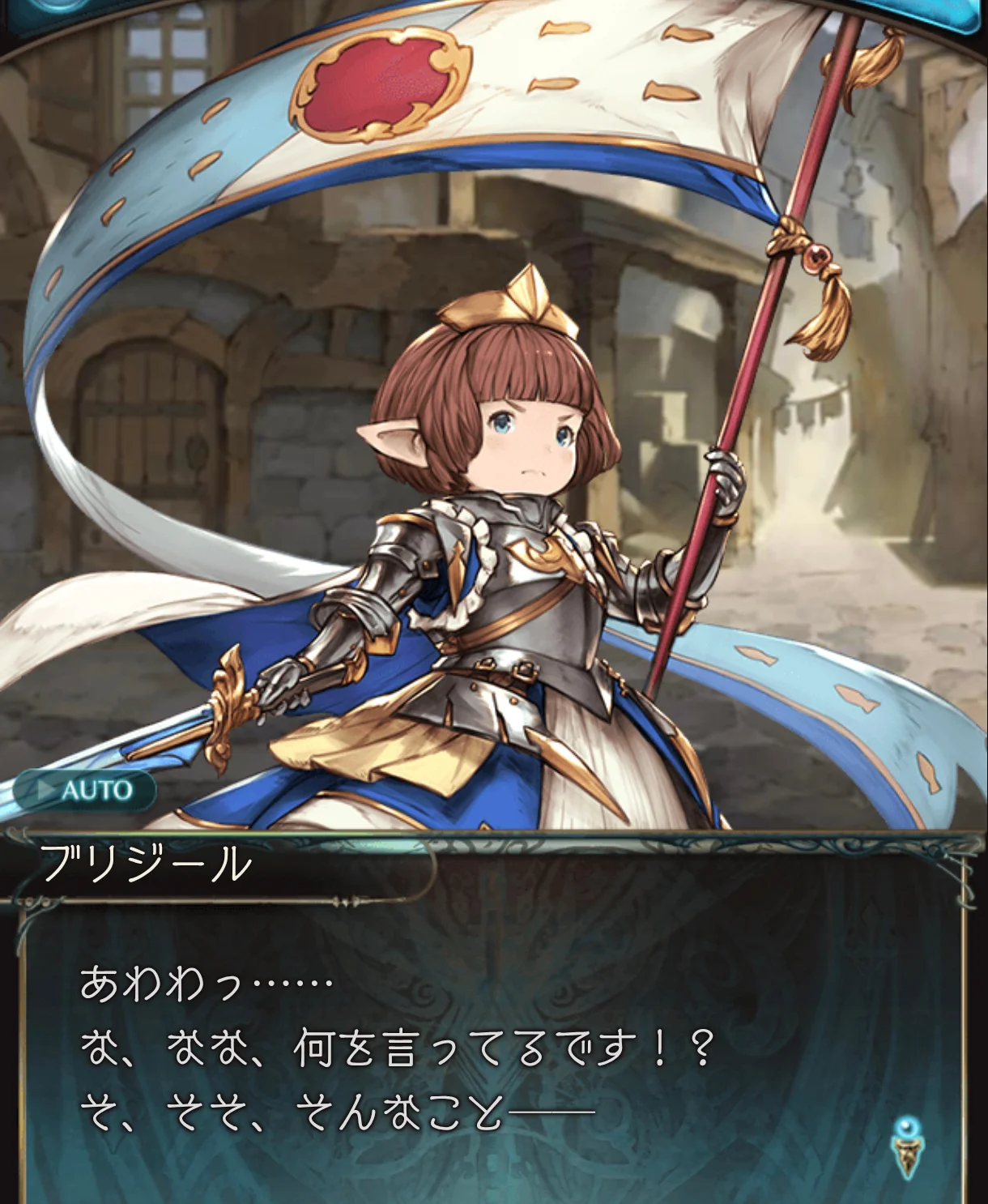Click the dialogue advance crystal indicator
Screen dimensions: 988x1204
click(x=907, y=1146)
